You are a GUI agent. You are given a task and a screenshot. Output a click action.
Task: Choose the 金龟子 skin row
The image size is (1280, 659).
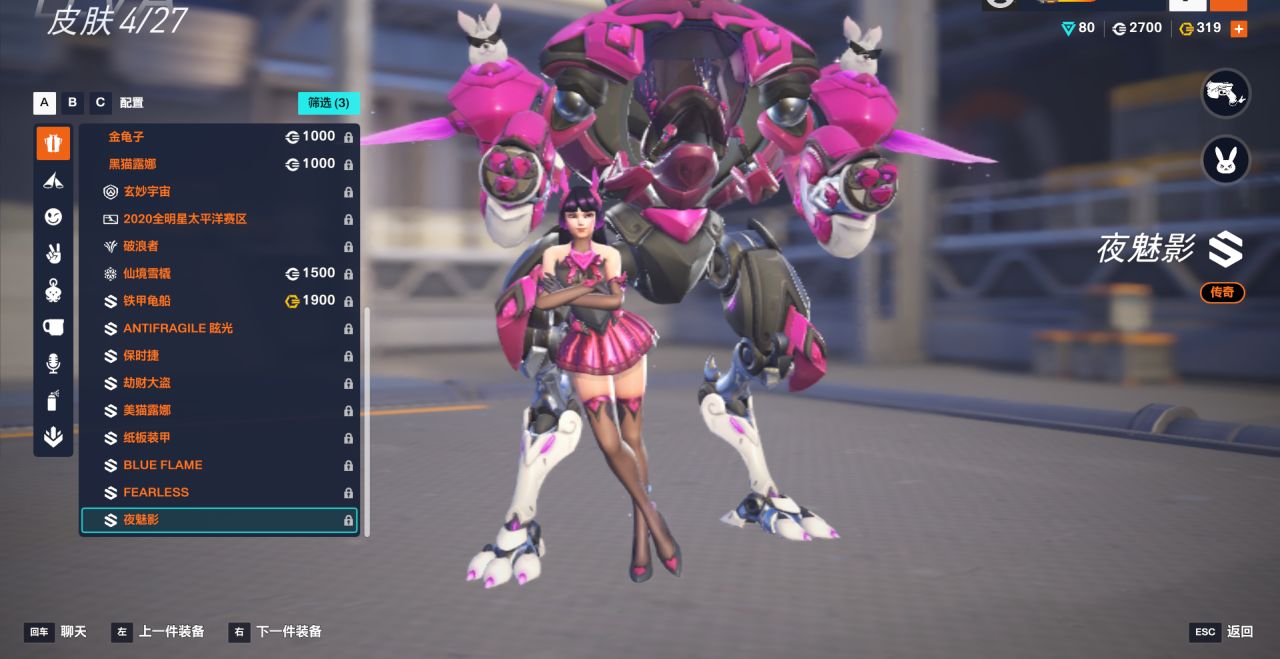tap(219, 137)
